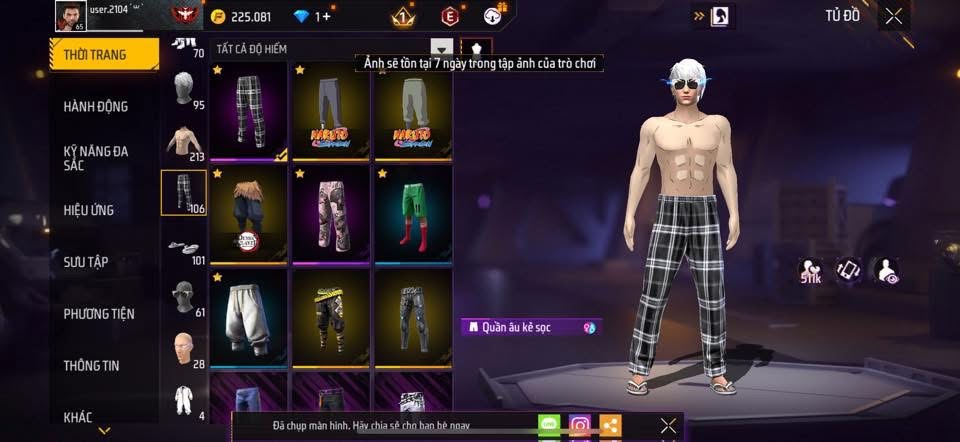
Task: Open the Tất Cả Độ Hiếm rarity dropdown
Action: click(442, 48)
